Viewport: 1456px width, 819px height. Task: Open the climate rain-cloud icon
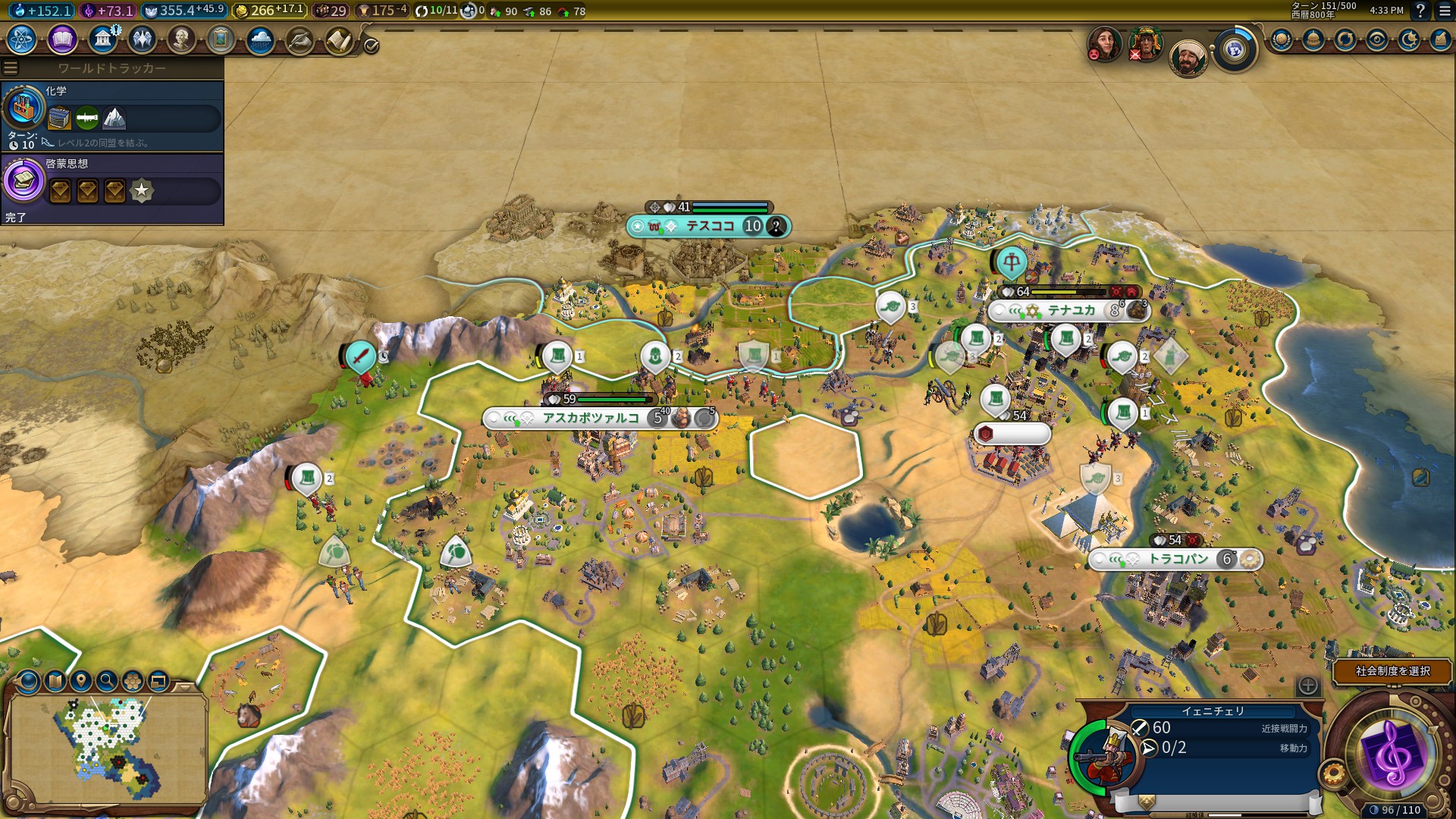coord(260,39)
